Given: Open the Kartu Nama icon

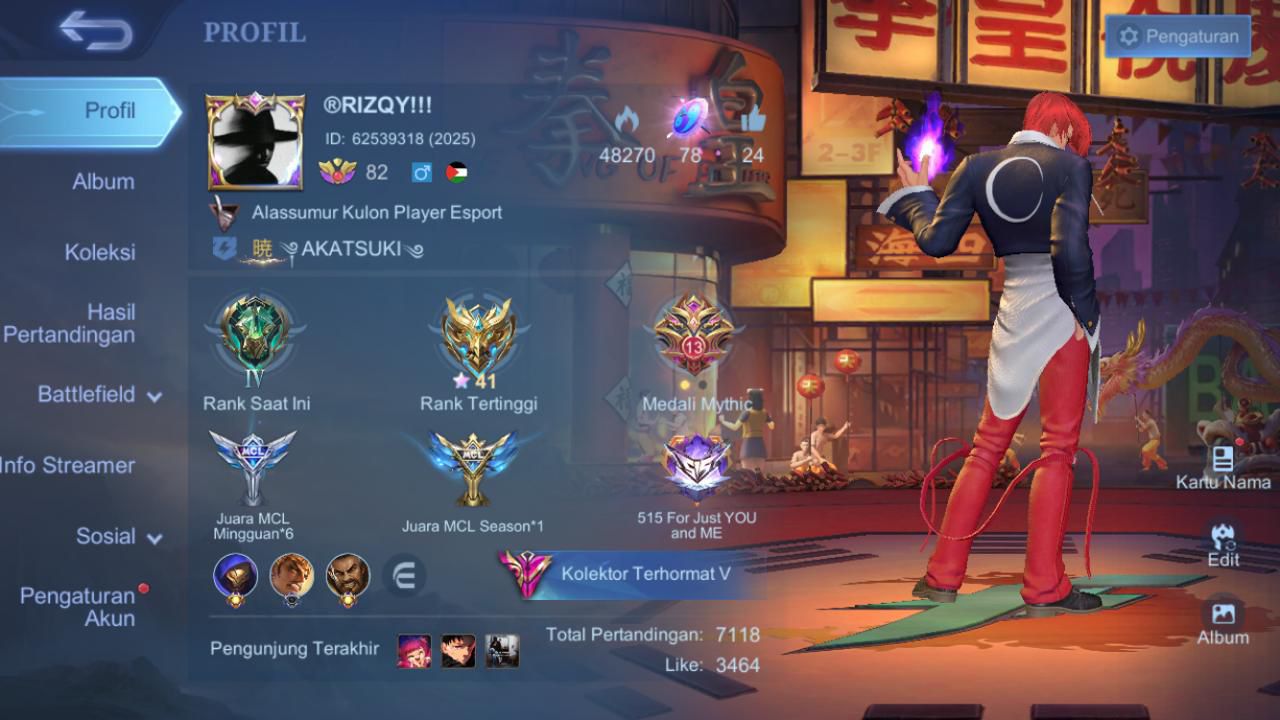Looking at the screenshot, I should pyautogui.click(x=1223, y=468).
